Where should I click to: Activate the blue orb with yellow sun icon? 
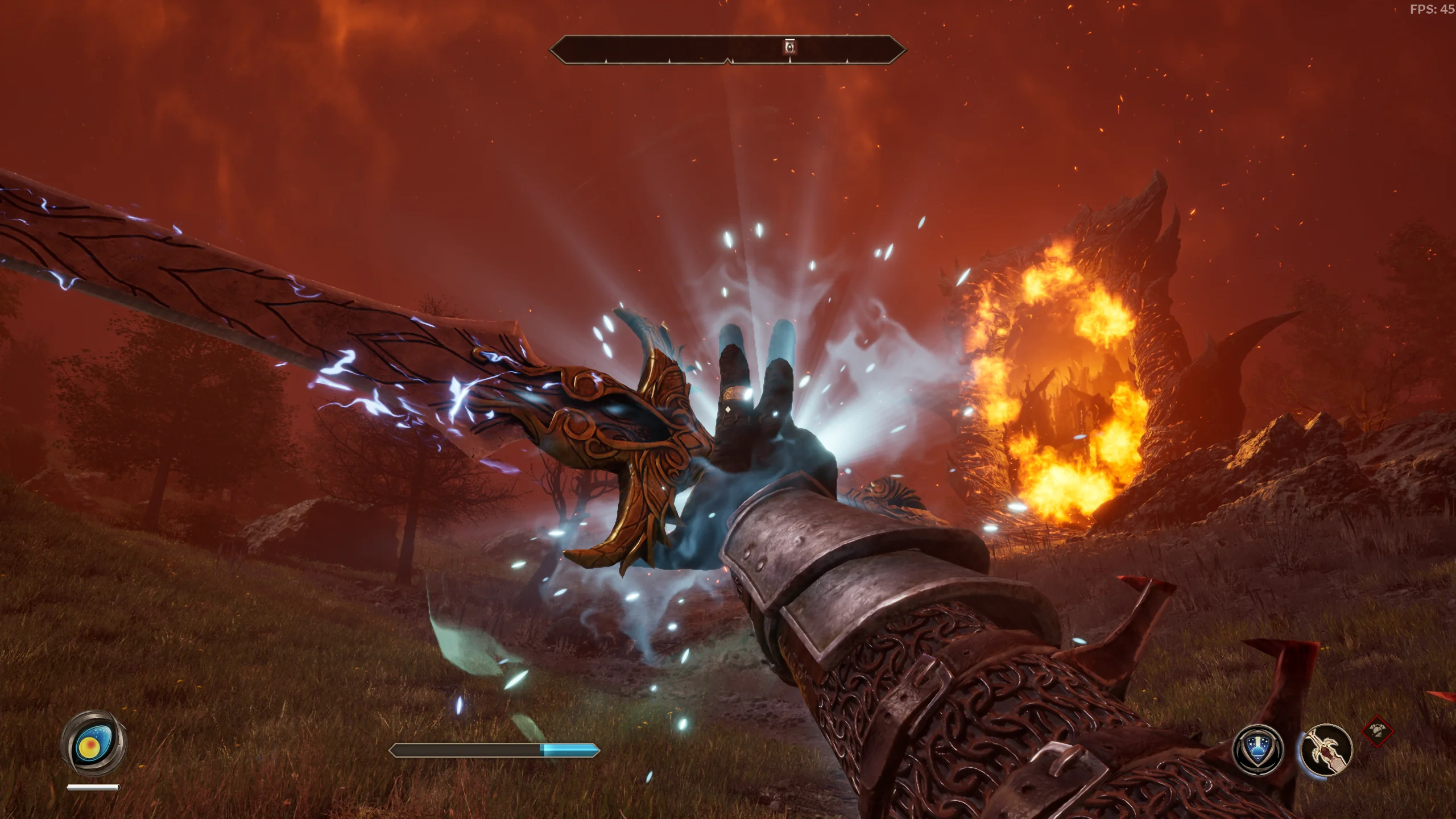(94, 743)
